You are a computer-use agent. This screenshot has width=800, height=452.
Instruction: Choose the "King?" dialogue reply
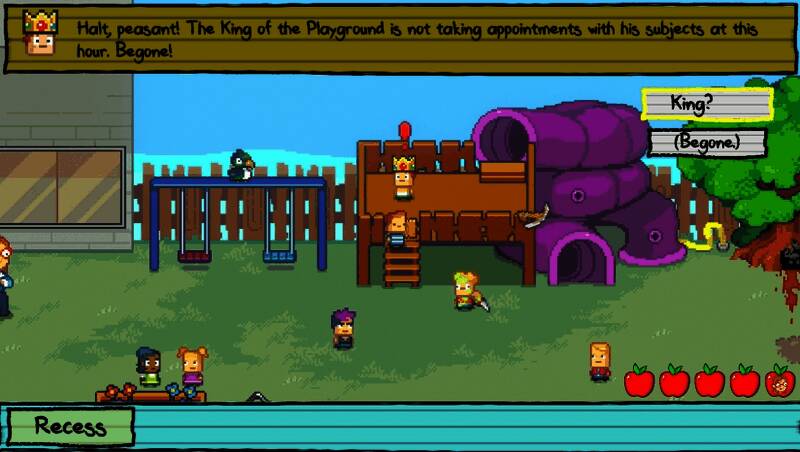coord(706,104)
